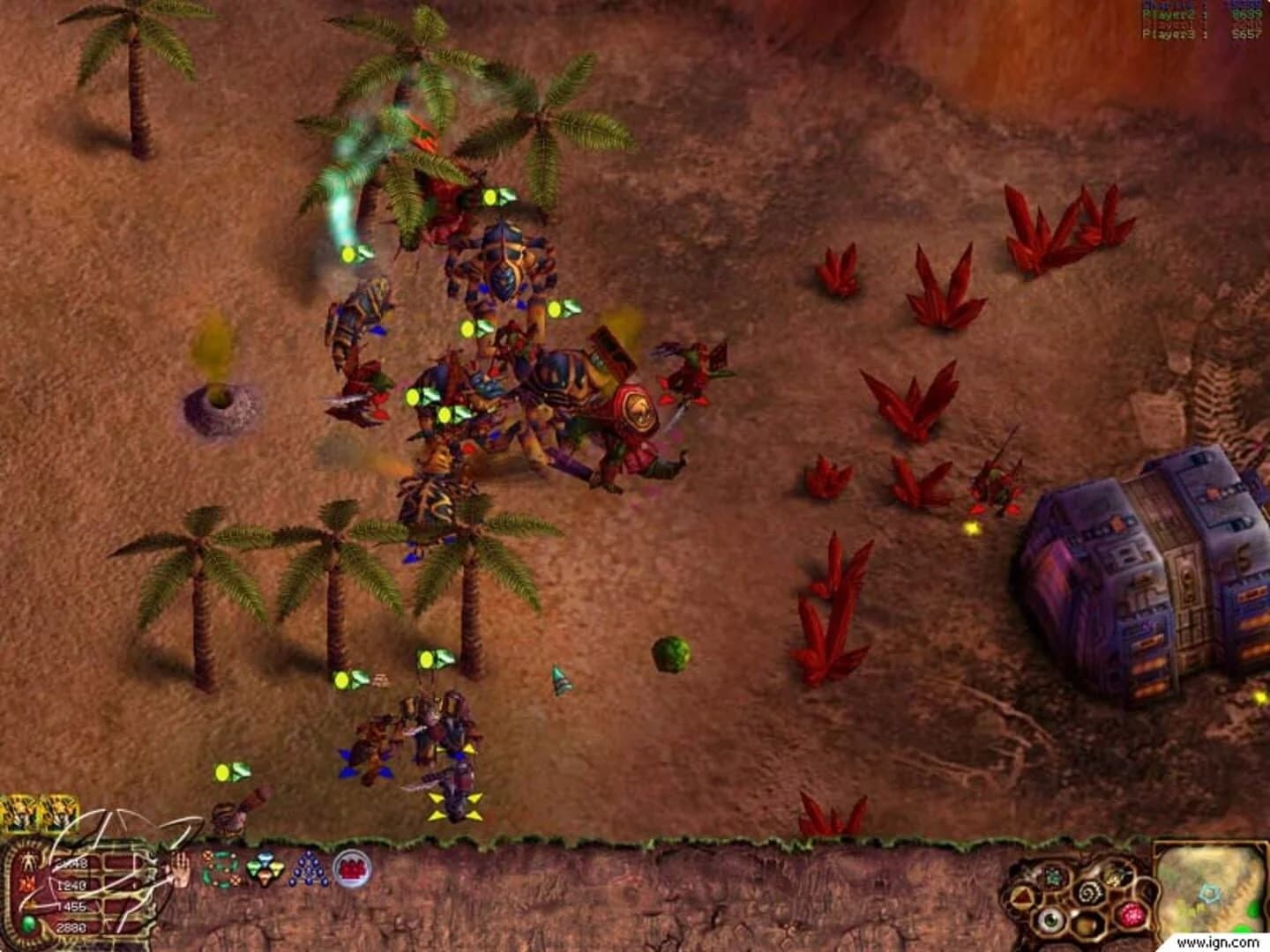
Task: Click the leftmost golden unit portrait
Action: click(18, 813)
